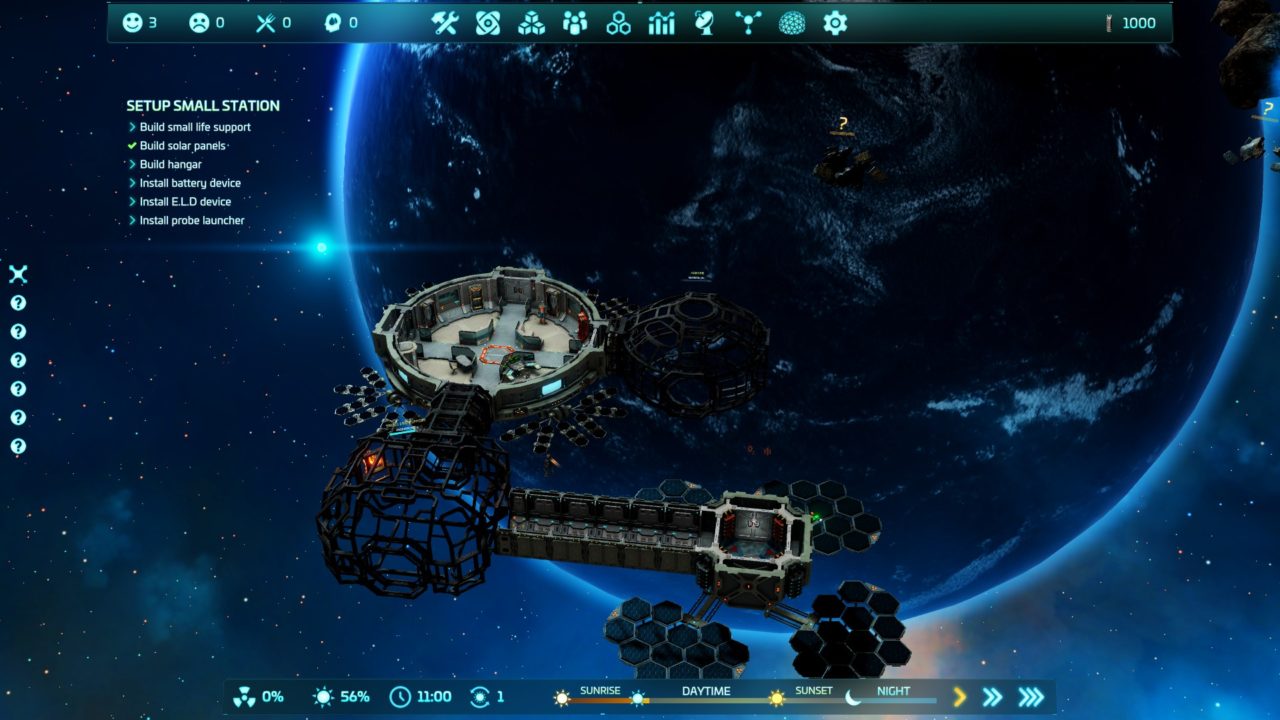Open the stacked cubes resources menu
1280x720 pixels.
(531, 23)
